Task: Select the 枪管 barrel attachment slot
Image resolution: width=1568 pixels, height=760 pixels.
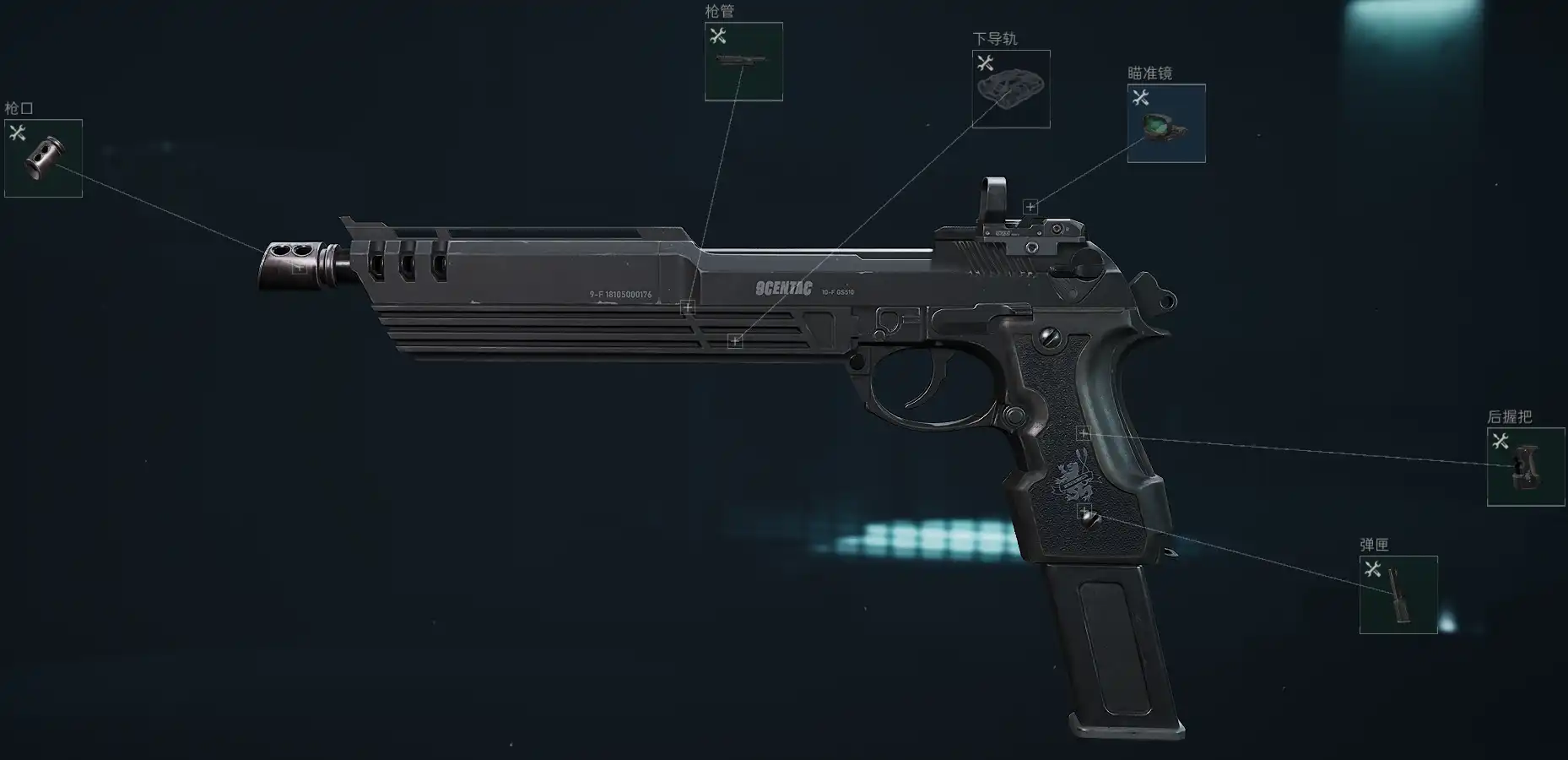Action: pyautogui.click(x=743, y=62)
